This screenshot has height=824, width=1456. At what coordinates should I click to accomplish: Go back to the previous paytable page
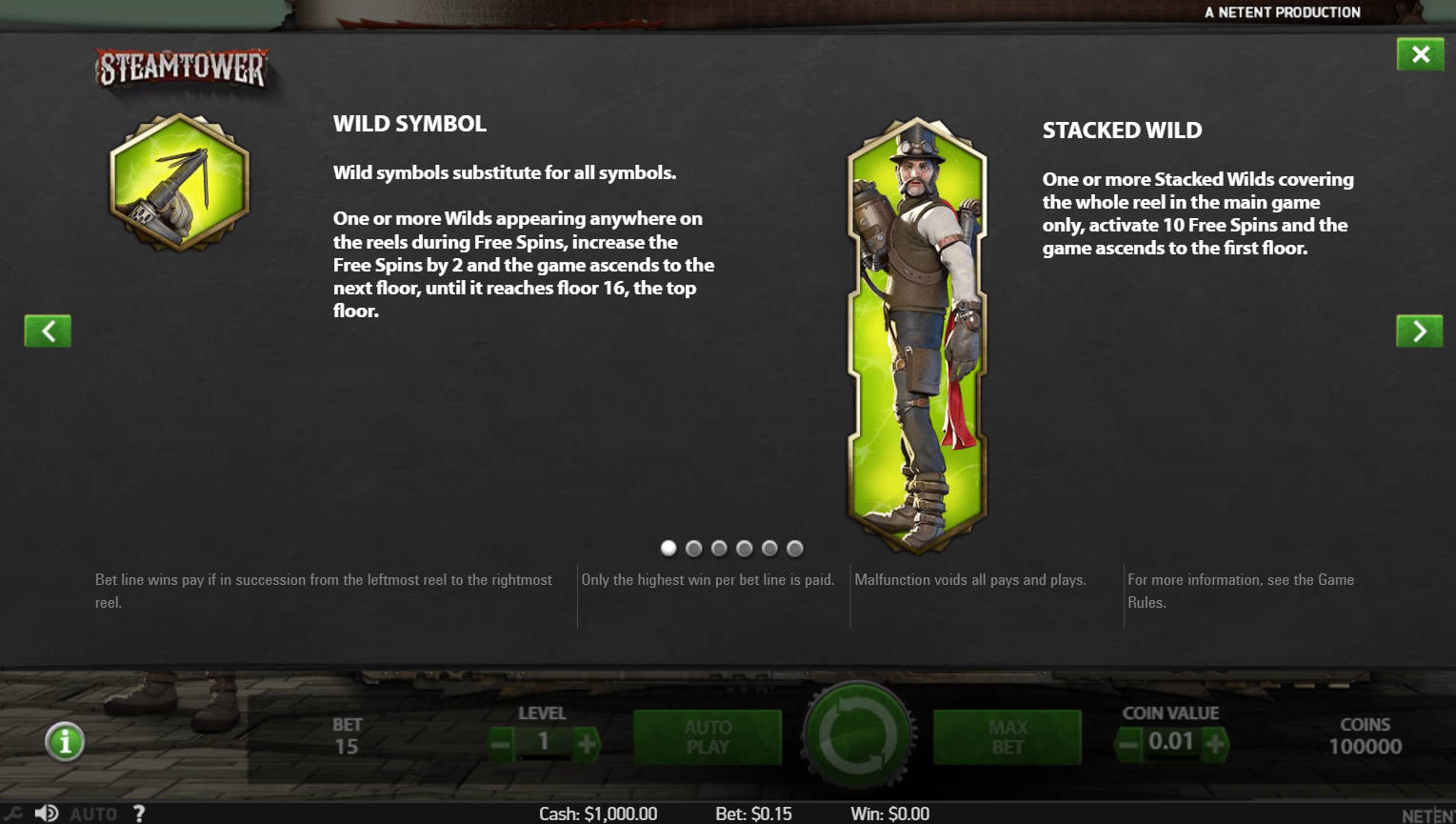pos(47,331)
